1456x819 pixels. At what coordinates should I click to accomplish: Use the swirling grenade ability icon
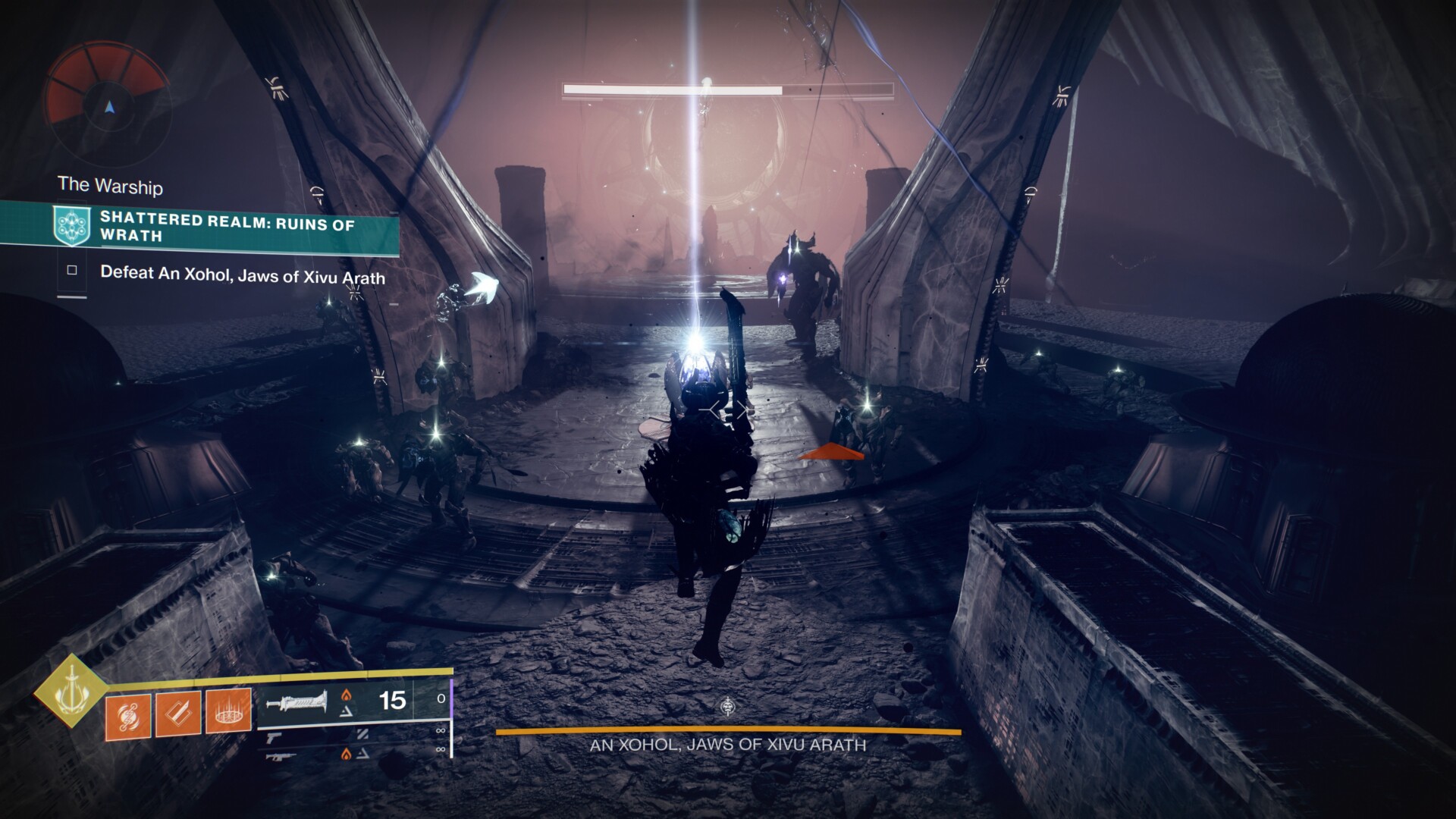(x=127, y=714)
